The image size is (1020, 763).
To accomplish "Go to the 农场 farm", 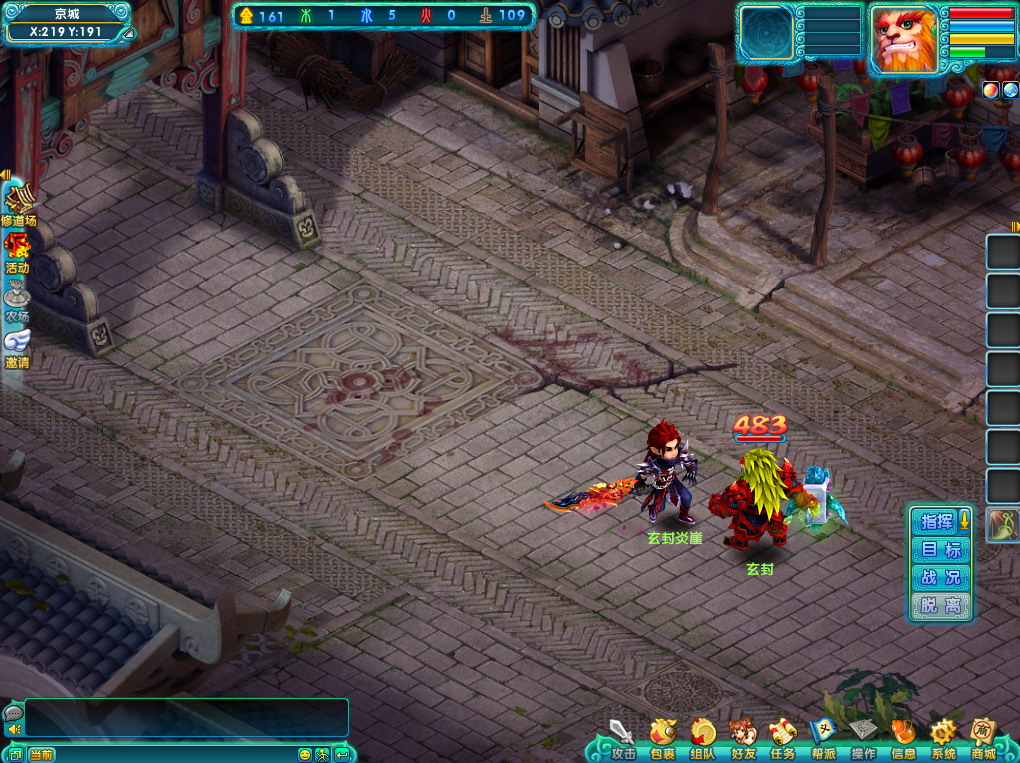I will (x=17, y=300).
